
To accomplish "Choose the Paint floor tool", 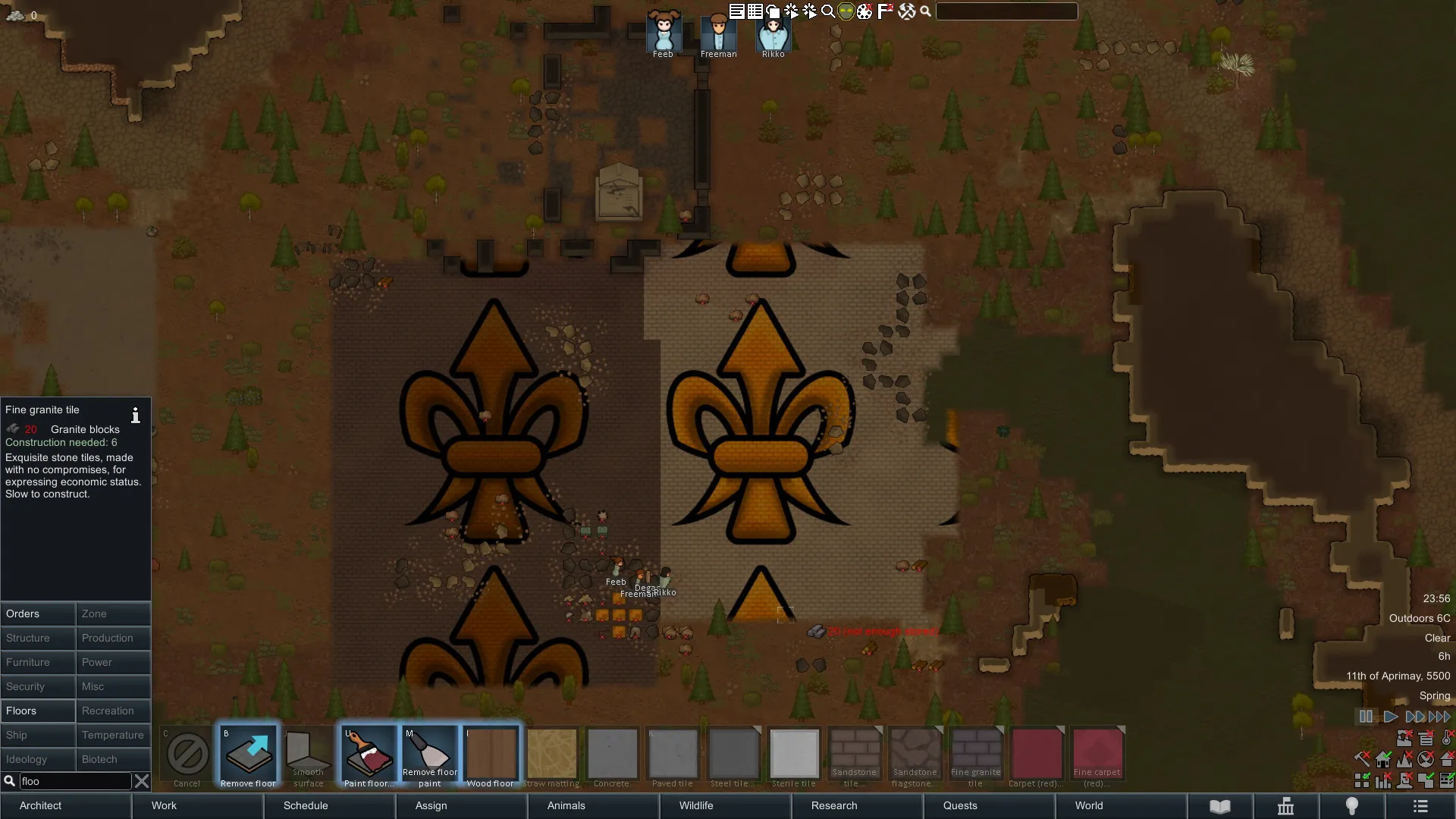I will (x=369, y=756).
